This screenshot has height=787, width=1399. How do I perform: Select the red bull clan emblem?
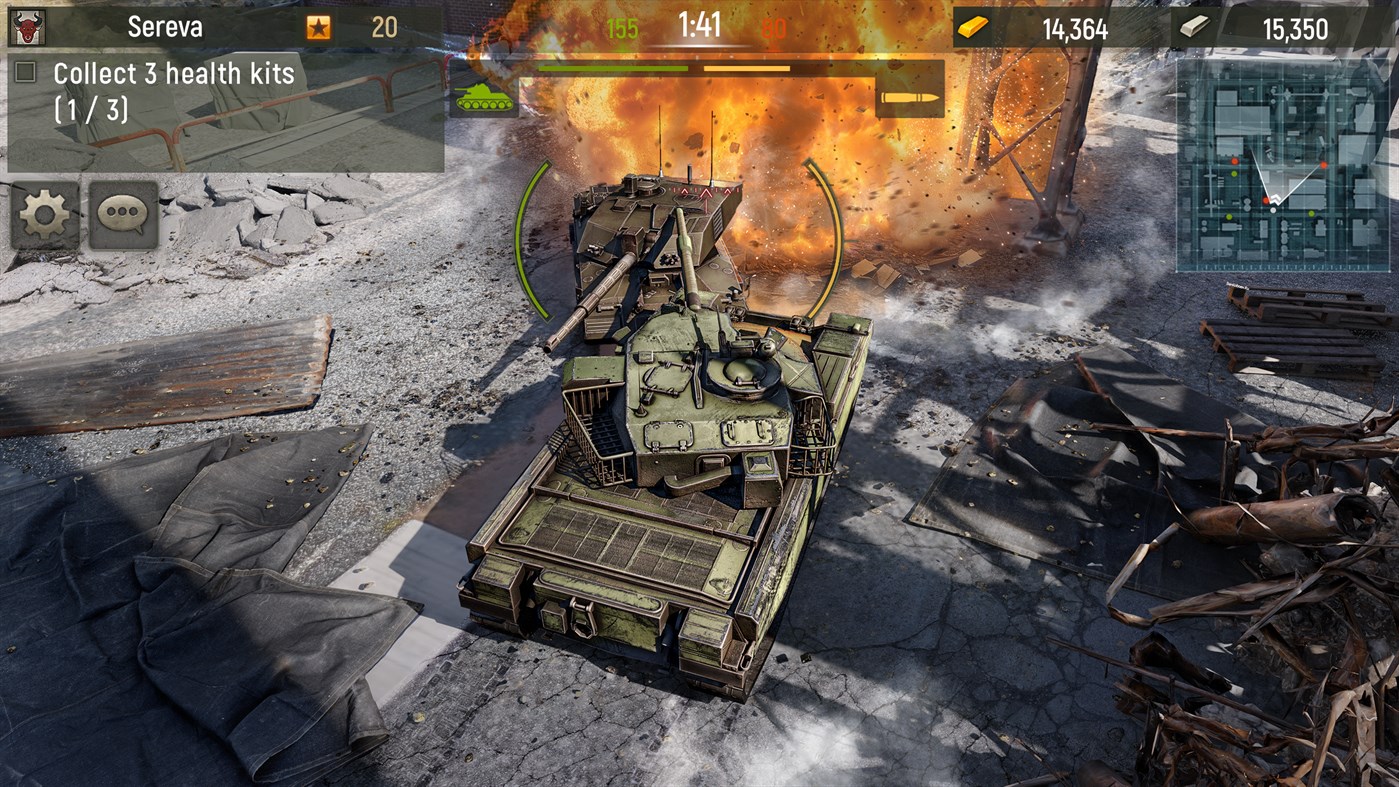tap(26, 25)
